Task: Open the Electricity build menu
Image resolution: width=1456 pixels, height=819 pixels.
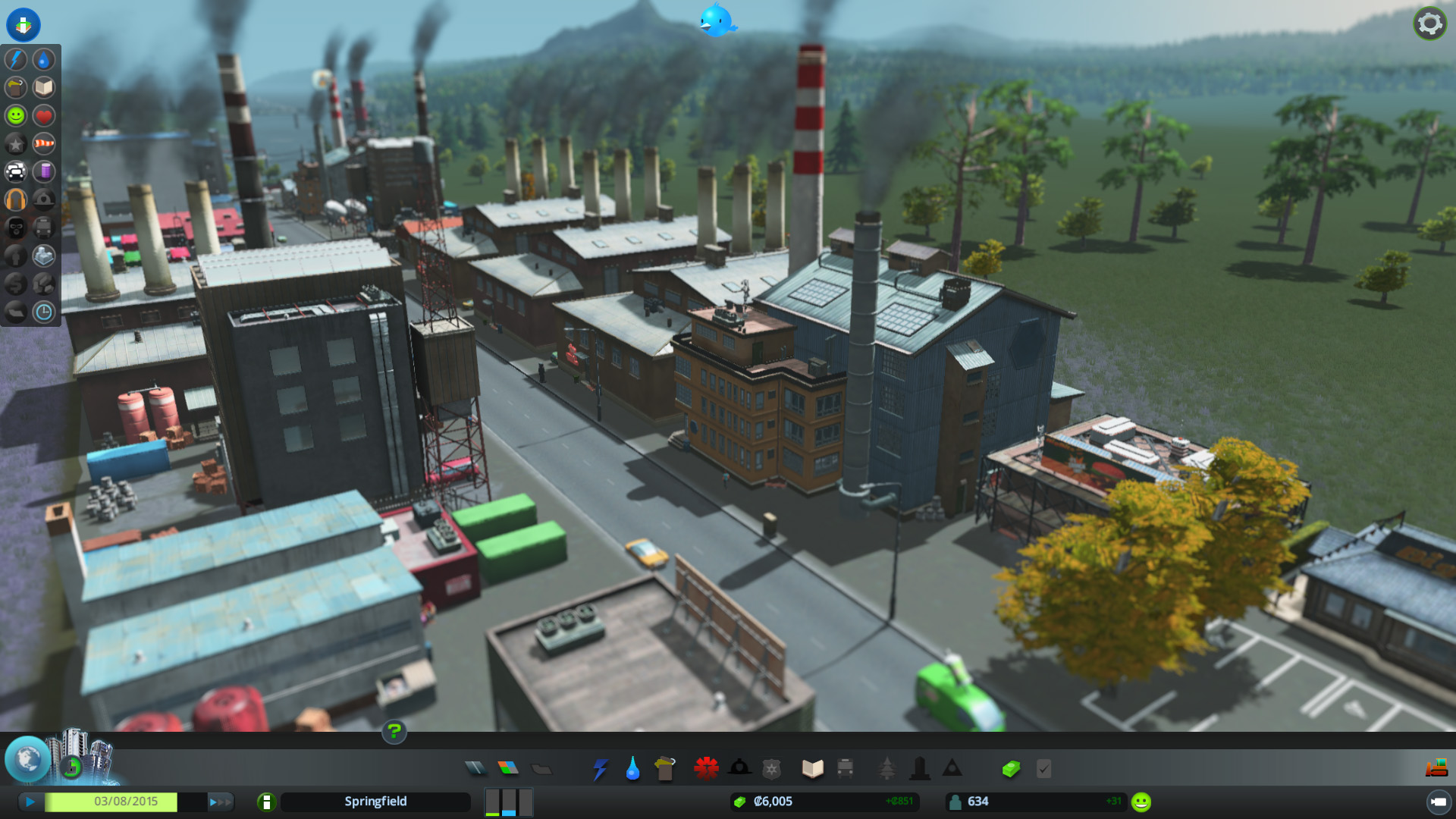Action: point(600,769)
